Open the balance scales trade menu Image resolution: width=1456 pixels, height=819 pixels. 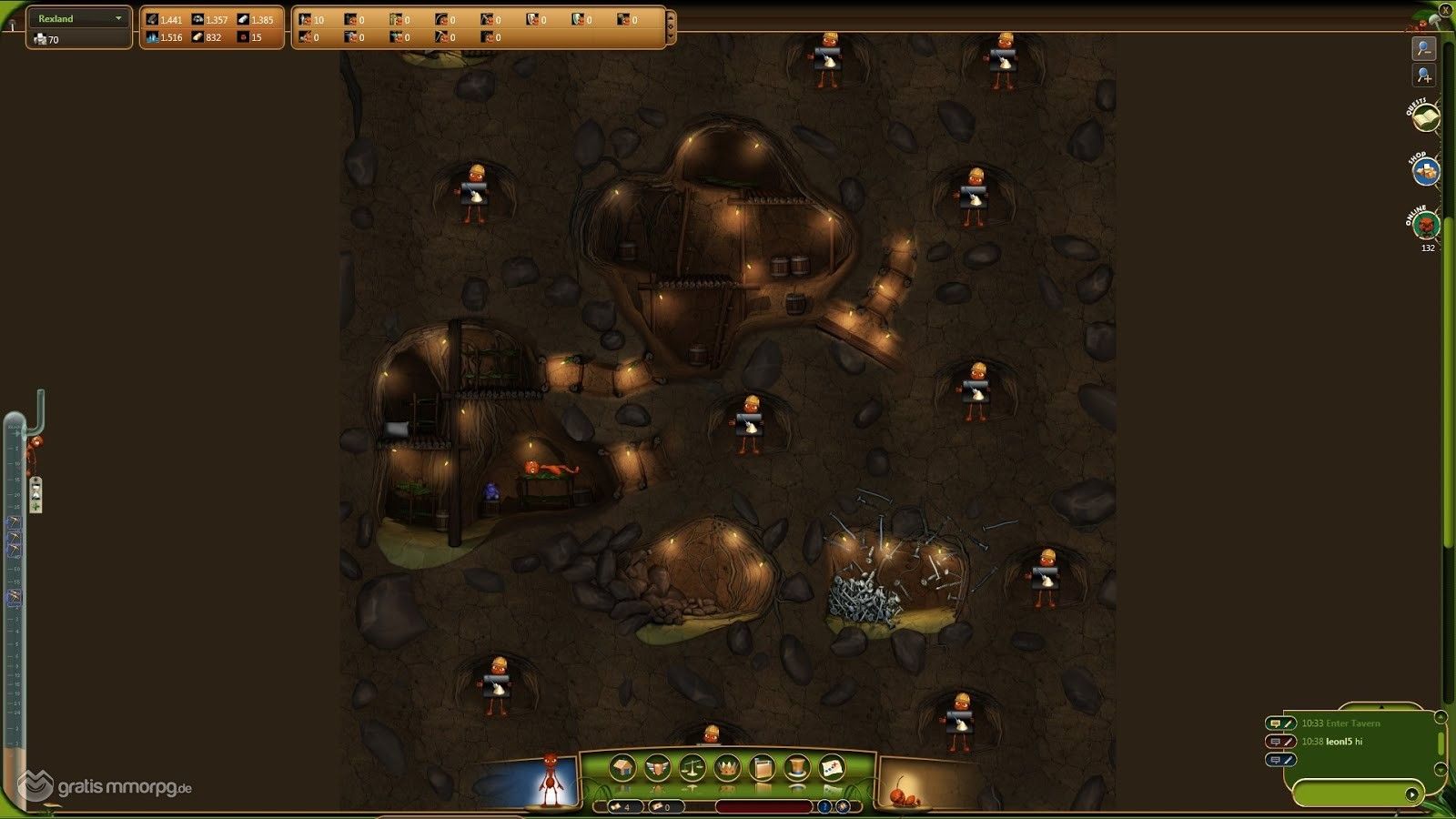coord(693,769)
